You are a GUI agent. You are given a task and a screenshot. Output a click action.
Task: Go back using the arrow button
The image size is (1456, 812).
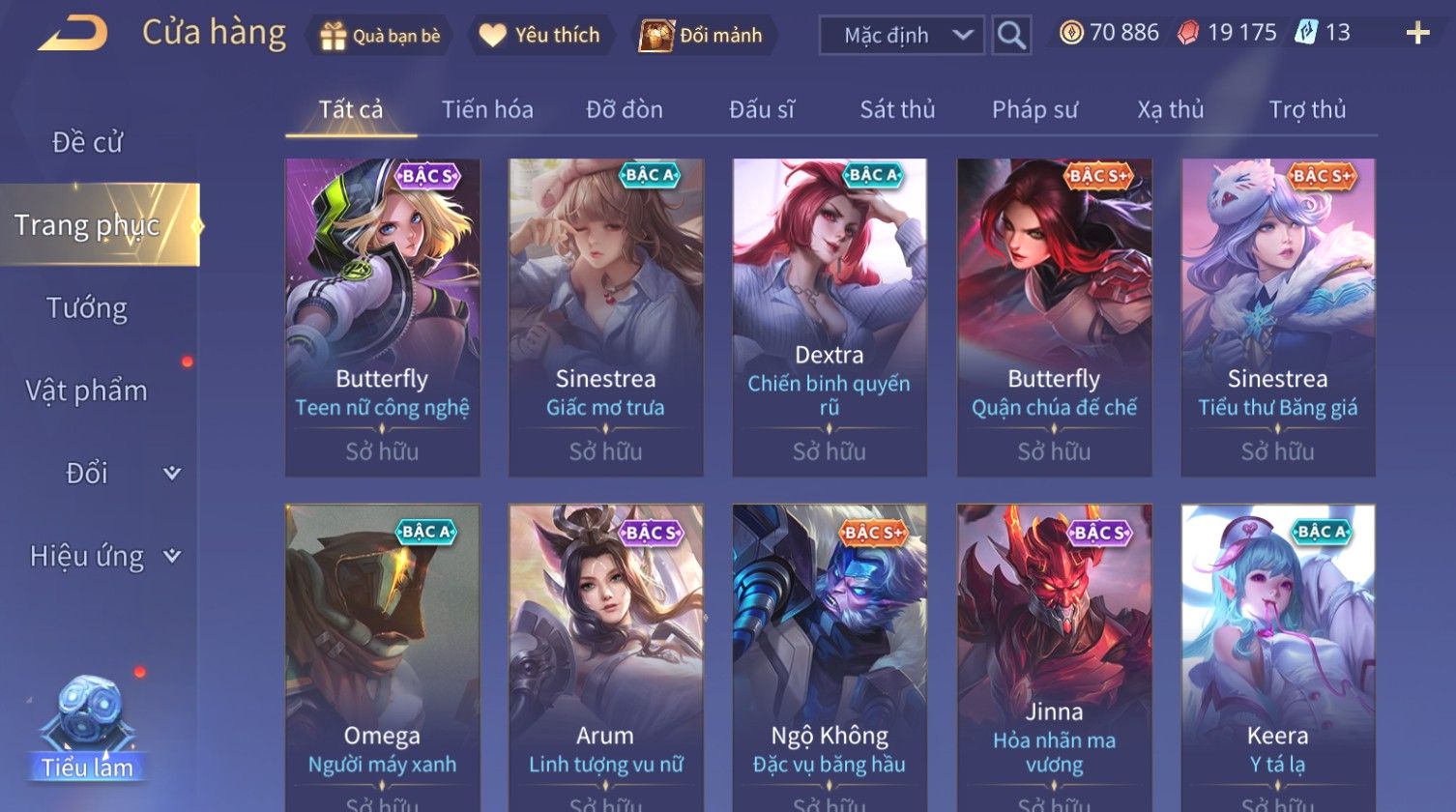(x=73, y=35)
